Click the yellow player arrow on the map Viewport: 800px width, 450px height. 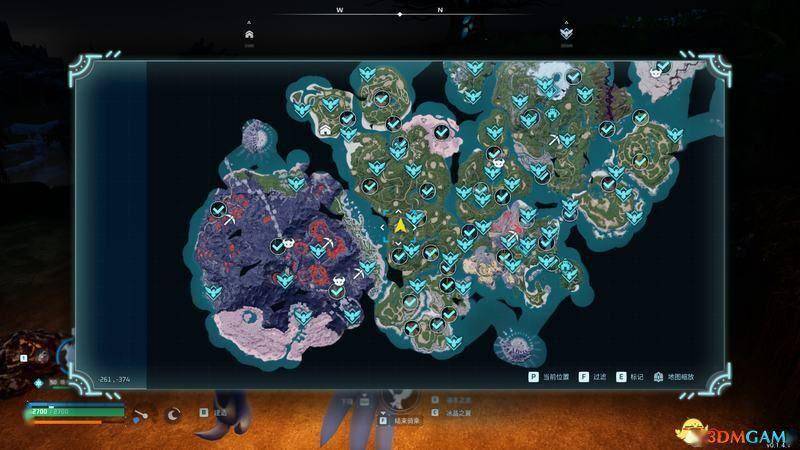point(399,226)
